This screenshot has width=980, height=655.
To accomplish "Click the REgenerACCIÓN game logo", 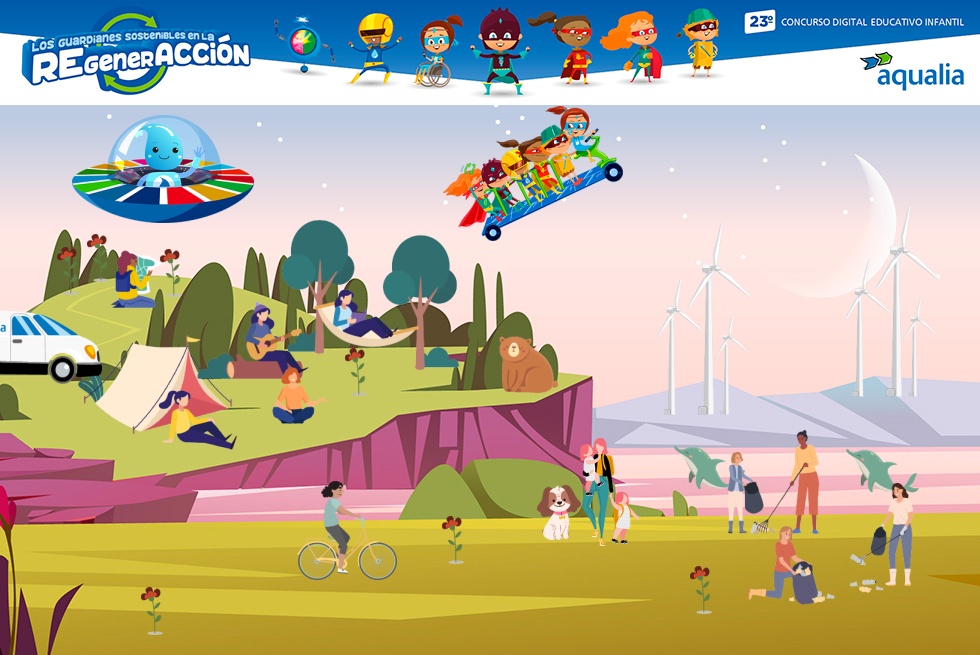I will [137, 56].
